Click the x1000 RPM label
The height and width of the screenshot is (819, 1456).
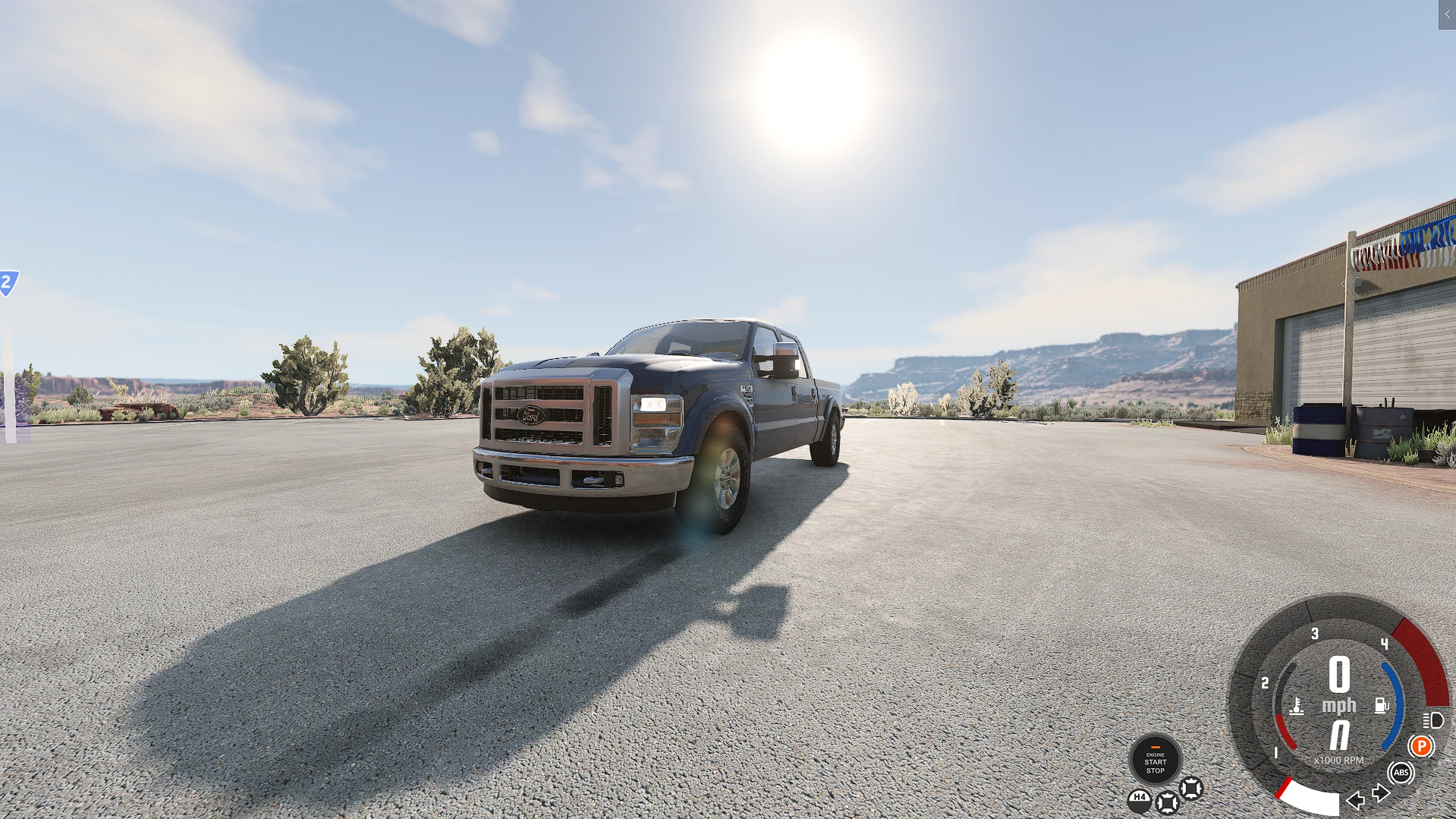click(1339, 759)
